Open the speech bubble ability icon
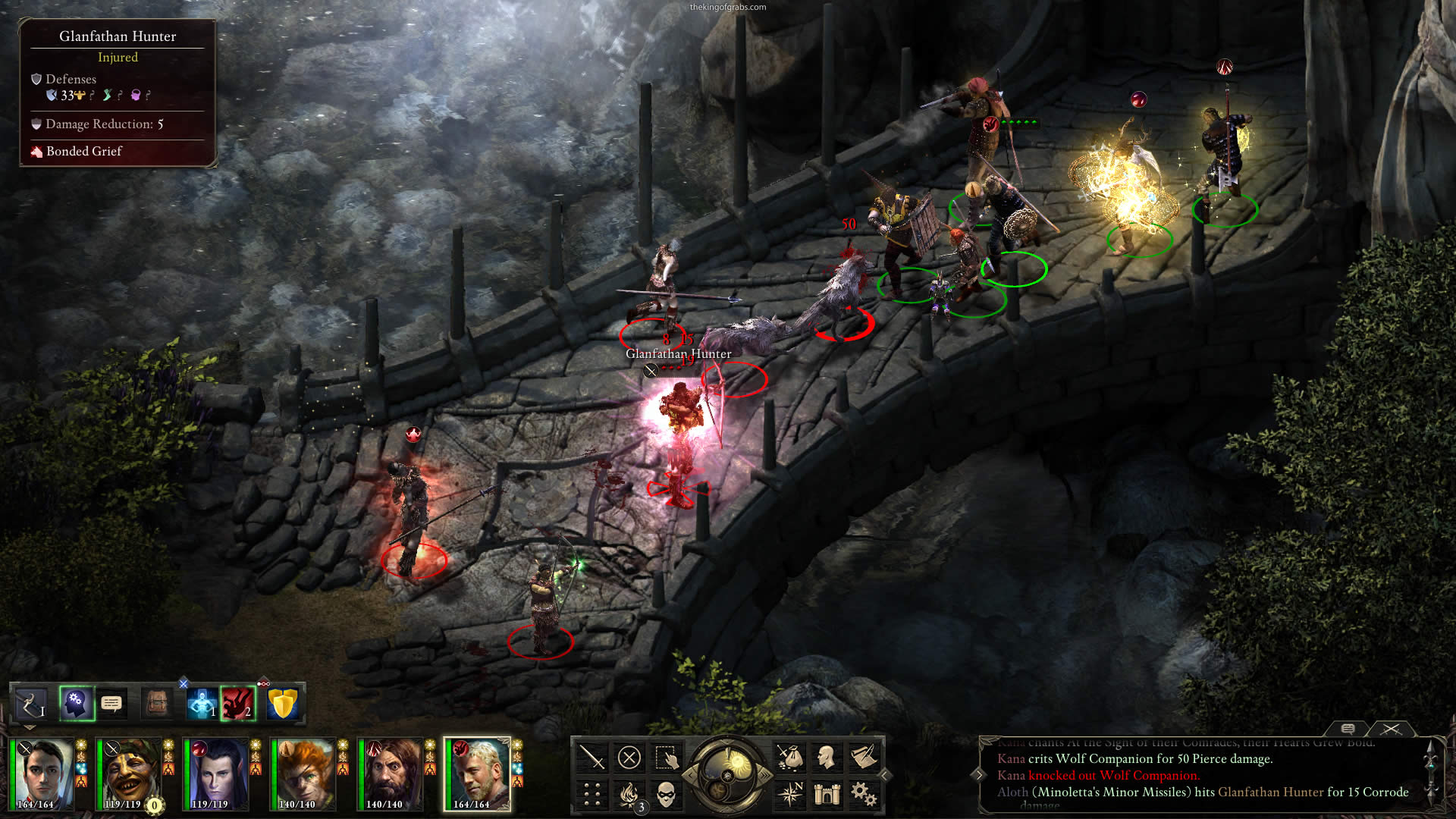This screenshot has height=819, width=1456. pos(111,704)
